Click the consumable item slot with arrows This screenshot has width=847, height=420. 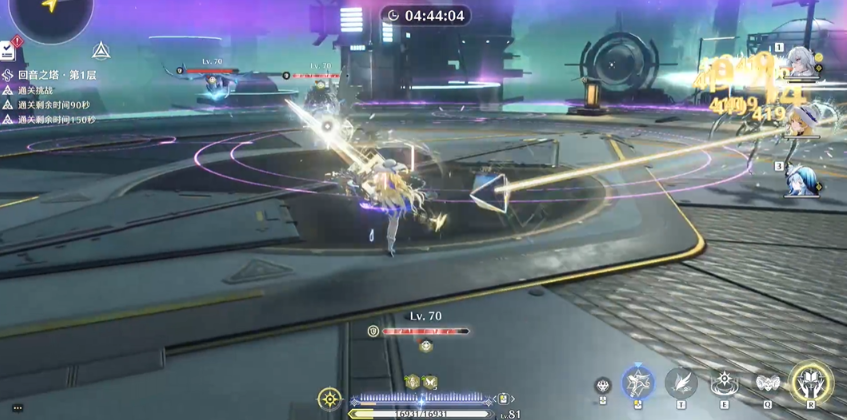504,399
